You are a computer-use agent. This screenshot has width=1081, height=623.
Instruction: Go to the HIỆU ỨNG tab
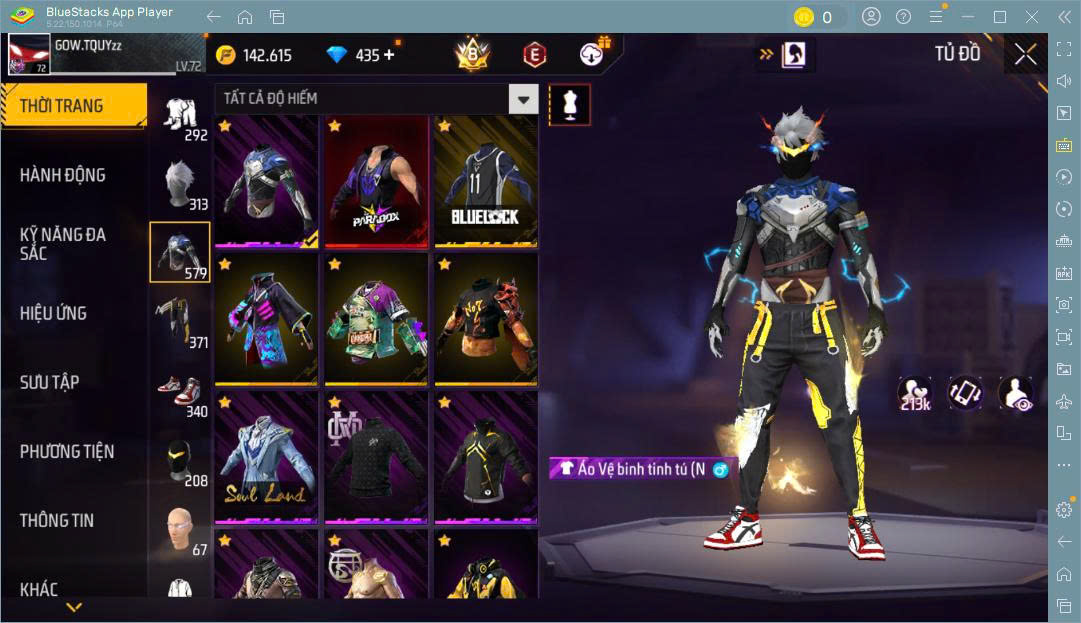(54, 313)
